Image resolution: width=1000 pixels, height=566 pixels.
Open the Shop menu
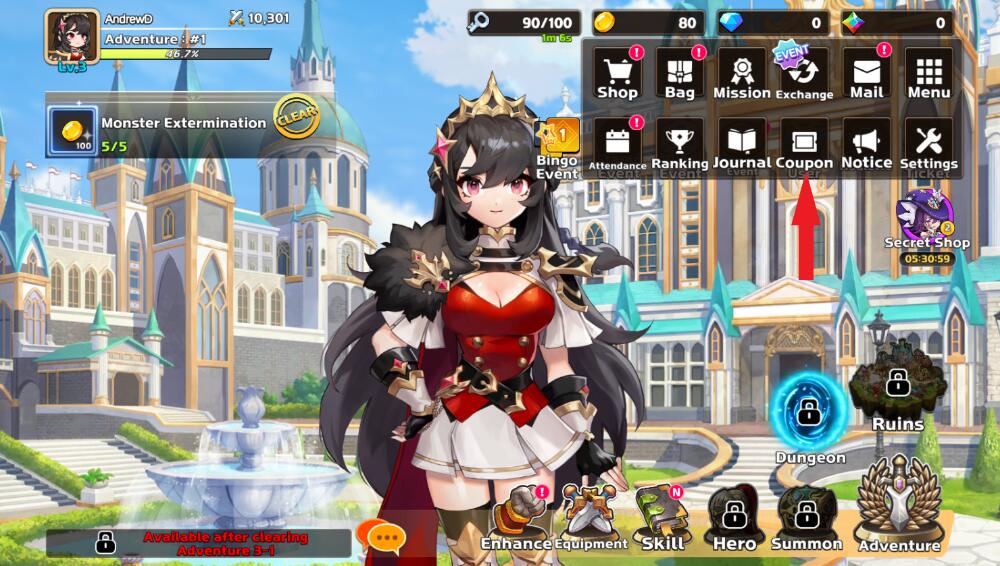click(617, 74)
